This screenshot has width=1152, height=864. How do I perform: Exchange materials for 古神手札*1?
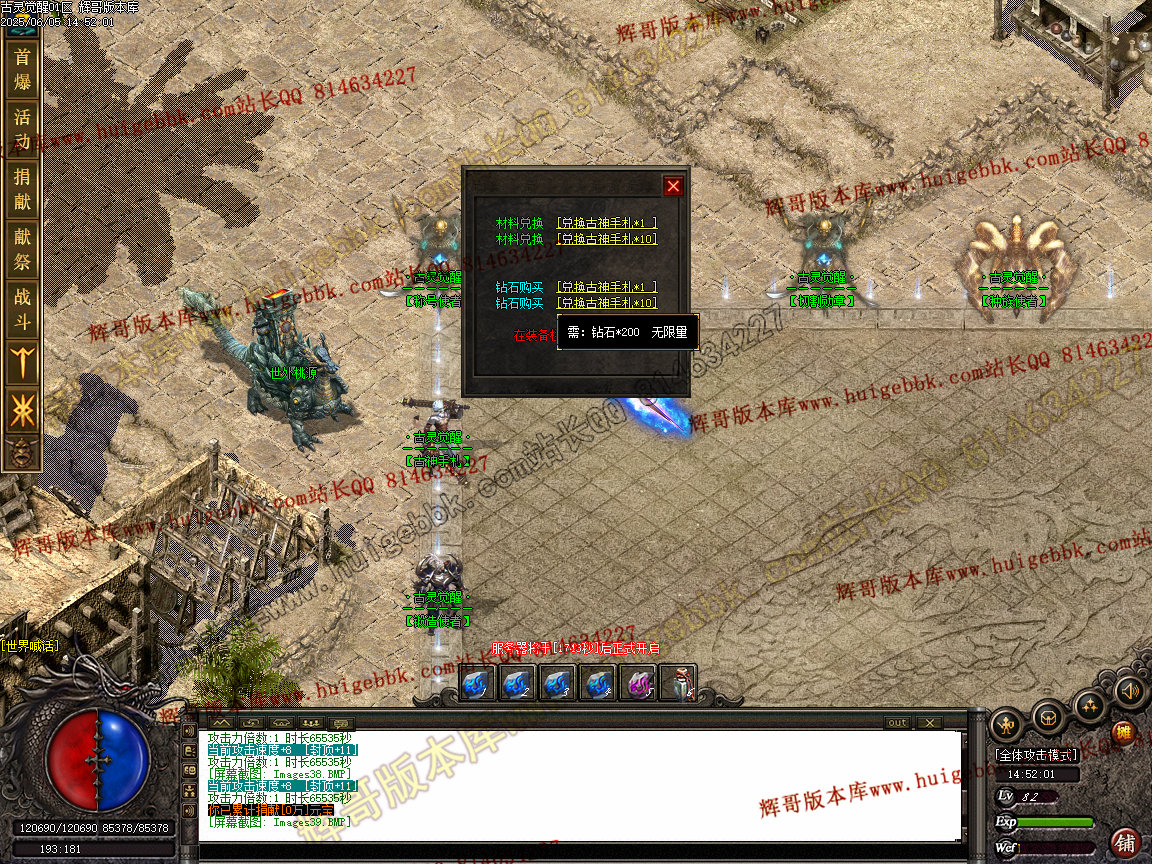tap(607, 223)
